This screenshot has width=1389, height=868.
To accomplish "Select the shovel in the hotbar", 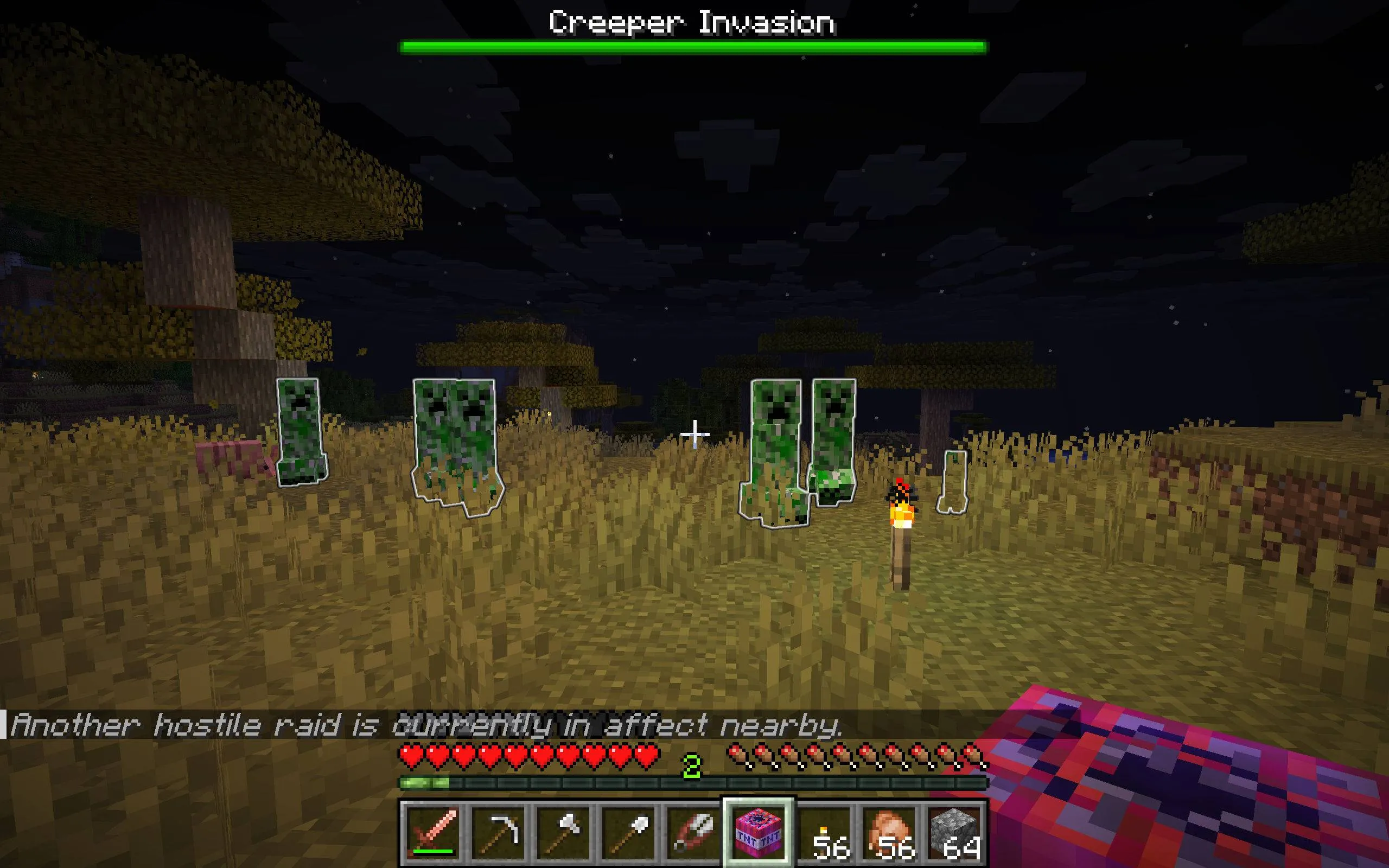I will pyautogui.click(x=628, y=832).
